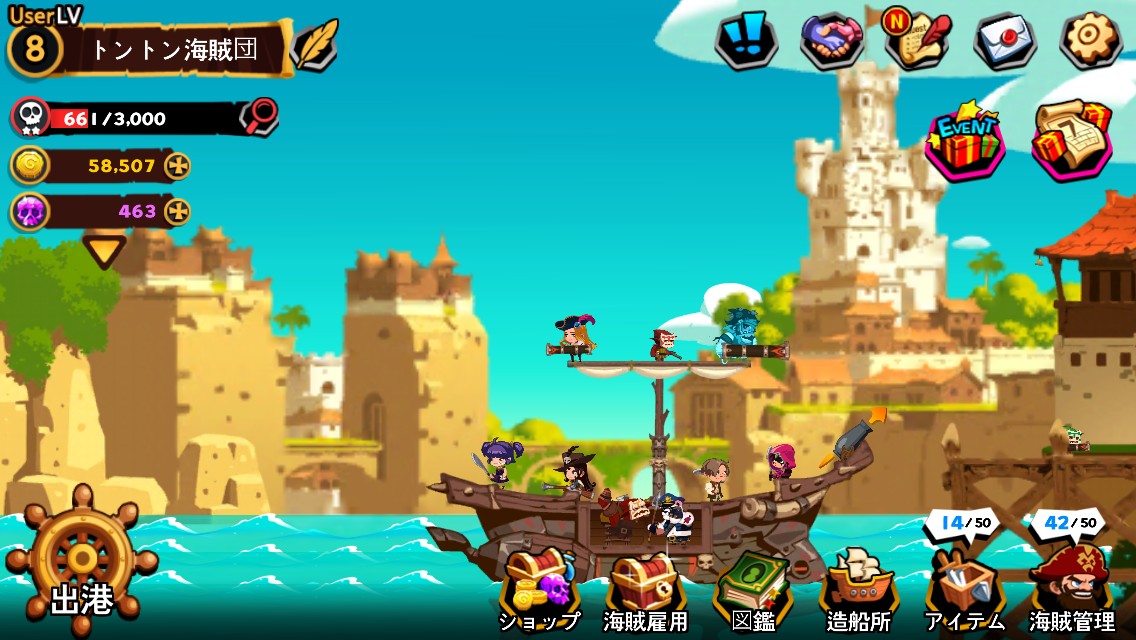Add purple skull gems with plus button

[177, 211]
